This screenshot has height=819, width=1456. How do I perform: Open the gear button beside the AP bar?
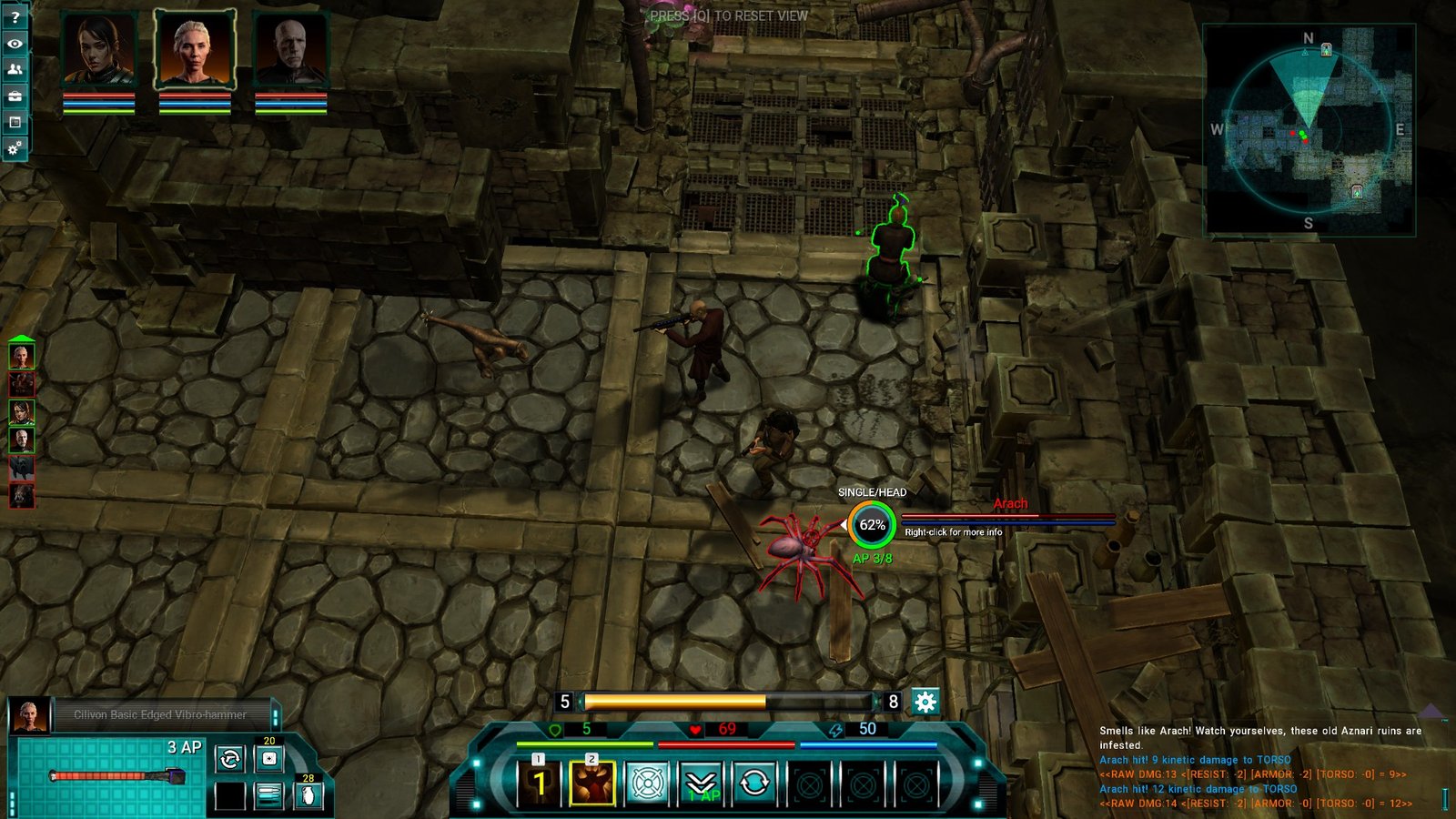coord(925,702)
